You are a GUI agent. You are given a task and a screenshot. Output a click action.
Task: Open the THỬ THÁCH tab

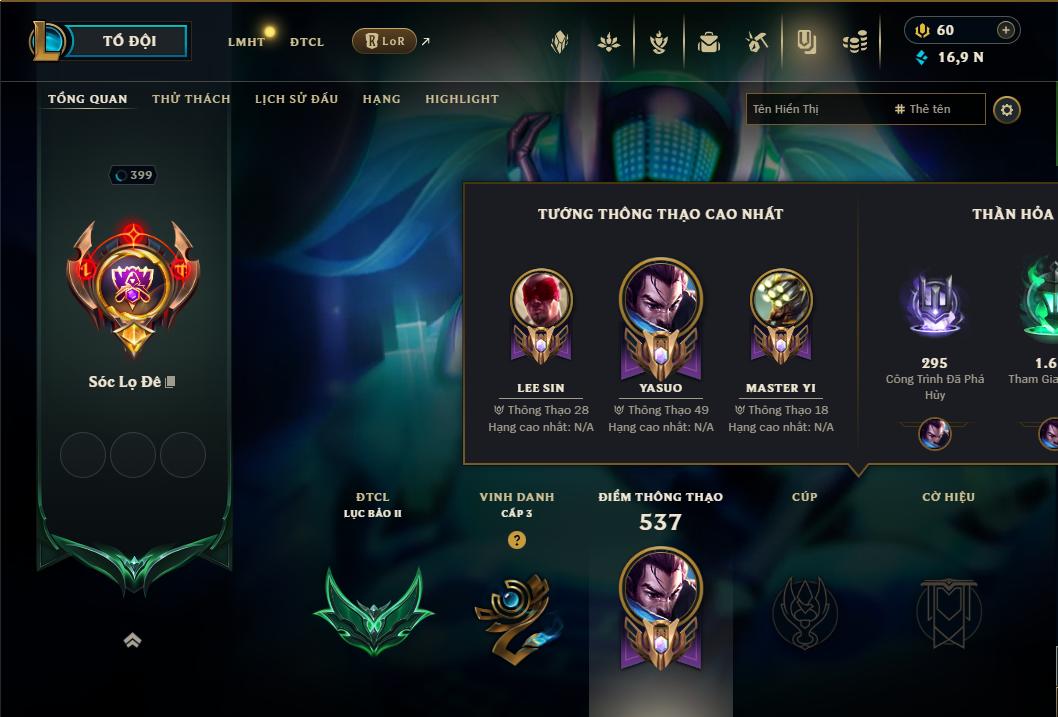tap(191, 99)
